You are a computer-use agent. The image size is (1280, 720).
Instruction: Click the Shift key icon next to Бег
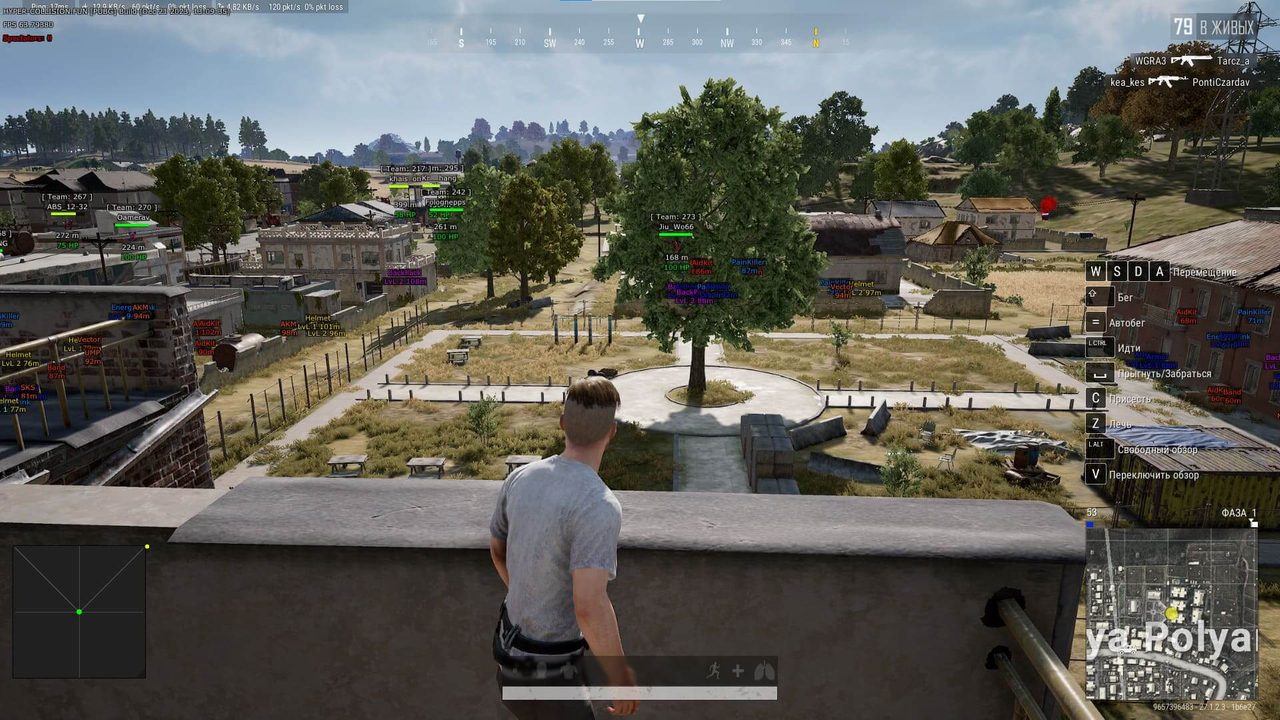[1093, 295]
